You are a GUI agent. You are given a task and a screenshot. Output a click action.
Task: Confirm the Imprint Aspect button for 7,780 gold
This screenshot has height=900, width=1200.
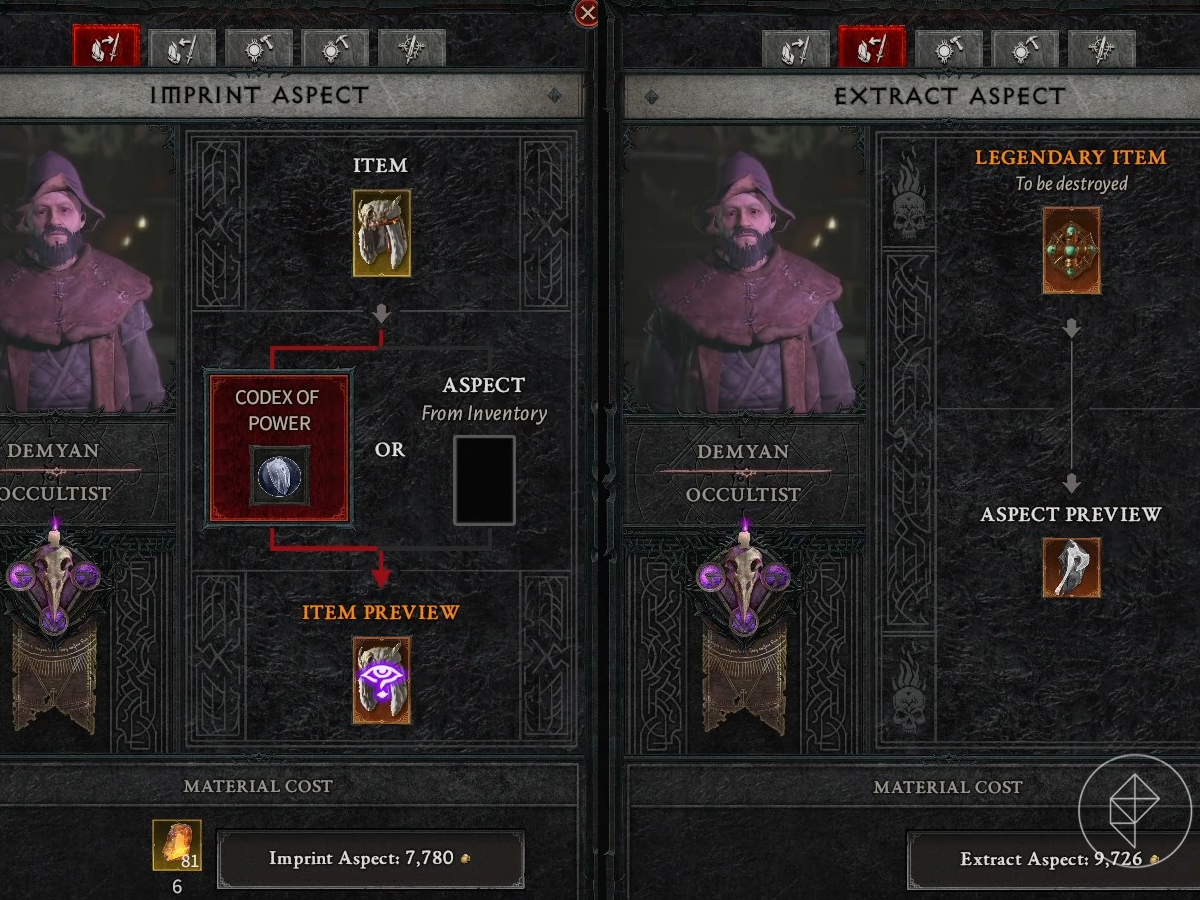click(x=370, y=858)
